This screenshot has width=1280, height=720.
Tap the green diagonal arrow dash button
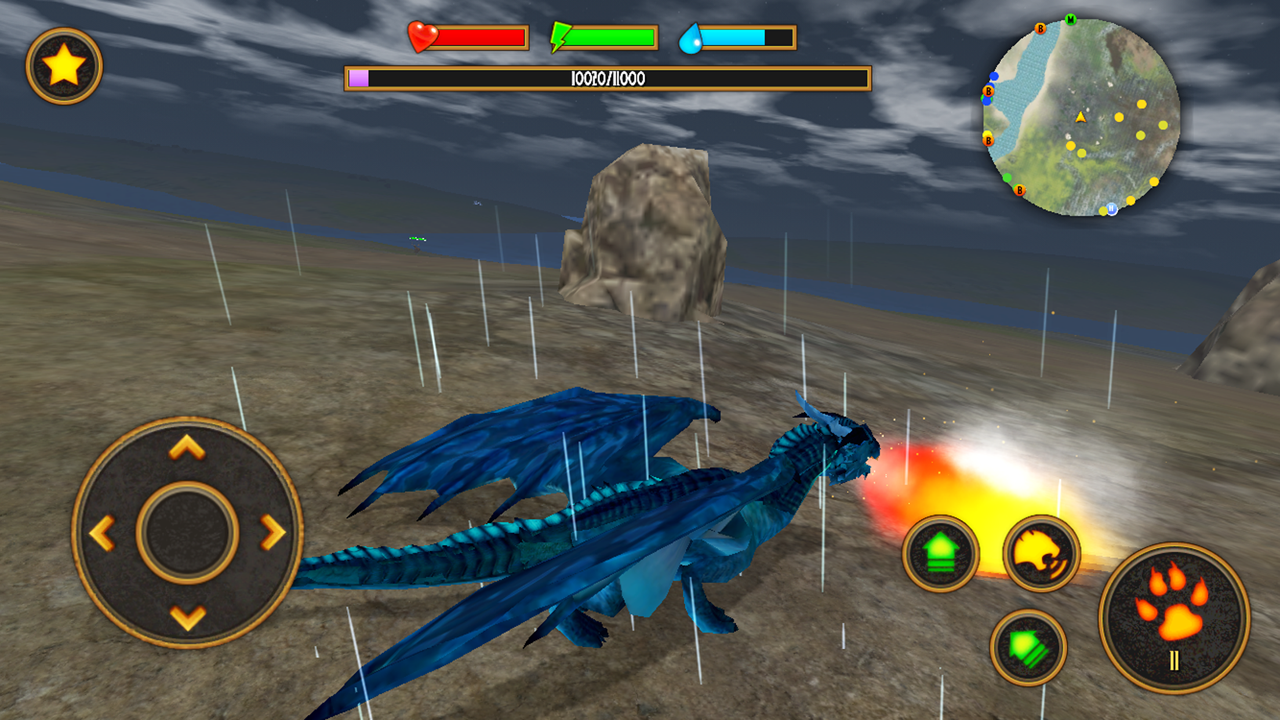click(x=1028, y=647)
